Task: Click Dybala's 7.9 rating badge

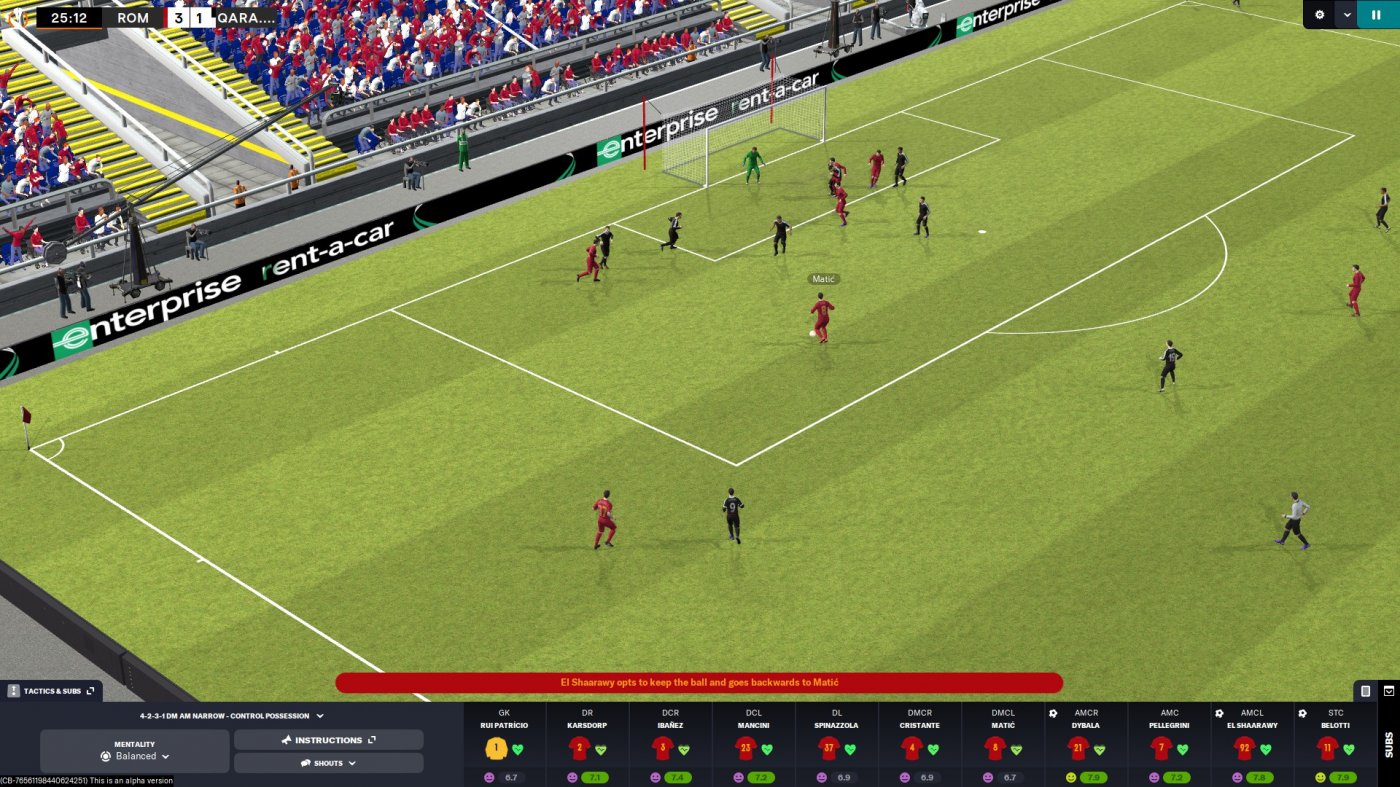Action: [1093, 775]
